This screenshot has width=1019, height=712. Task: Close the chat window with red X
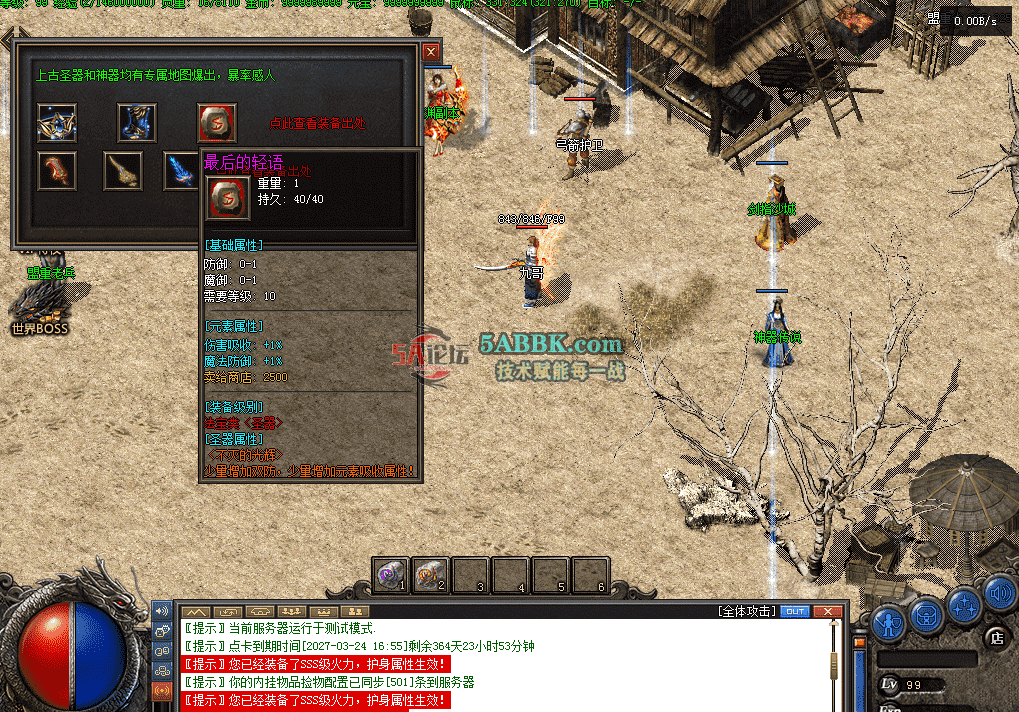(x=826, y=611)
